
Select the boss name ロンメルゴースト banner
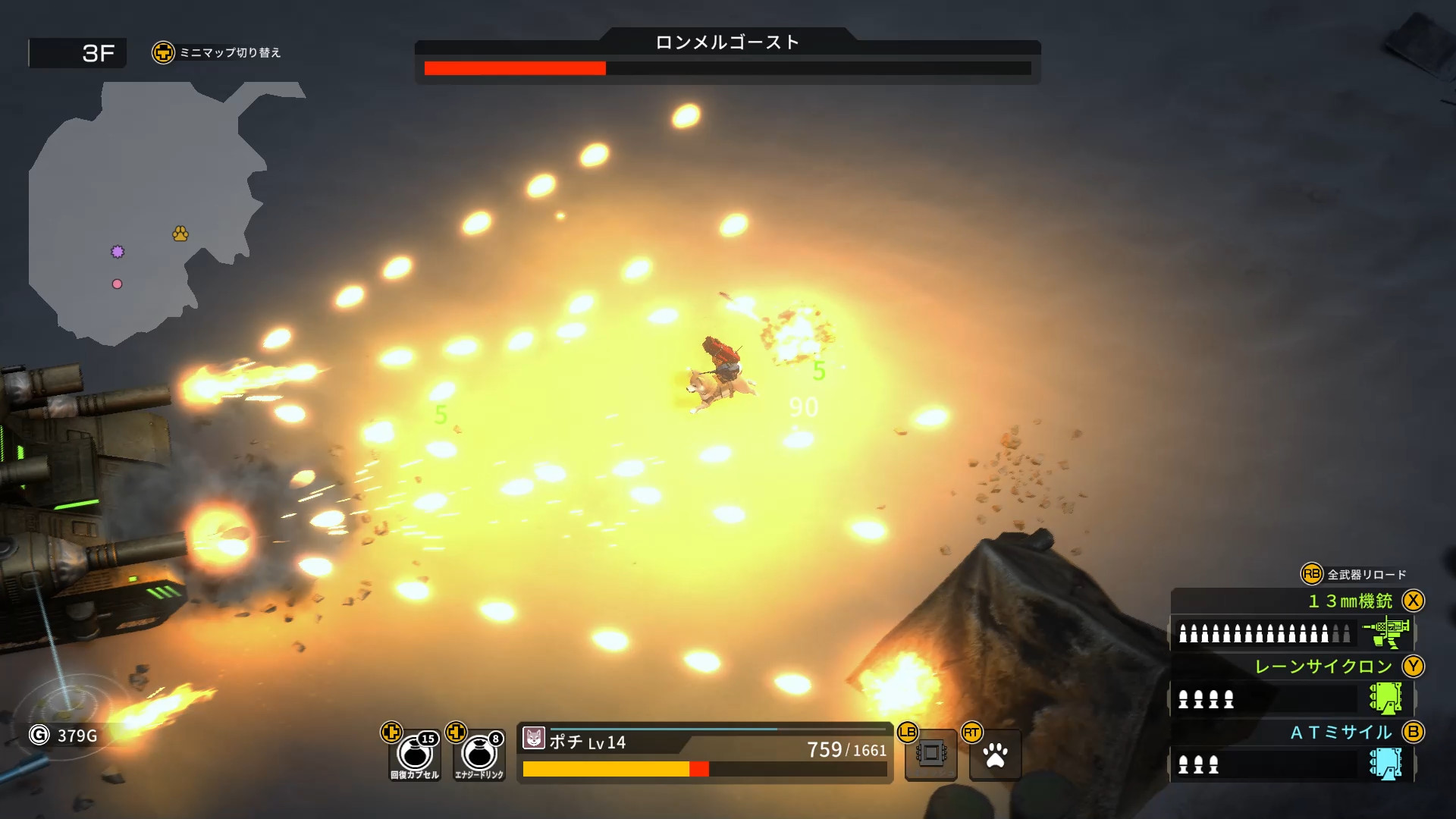726,43
